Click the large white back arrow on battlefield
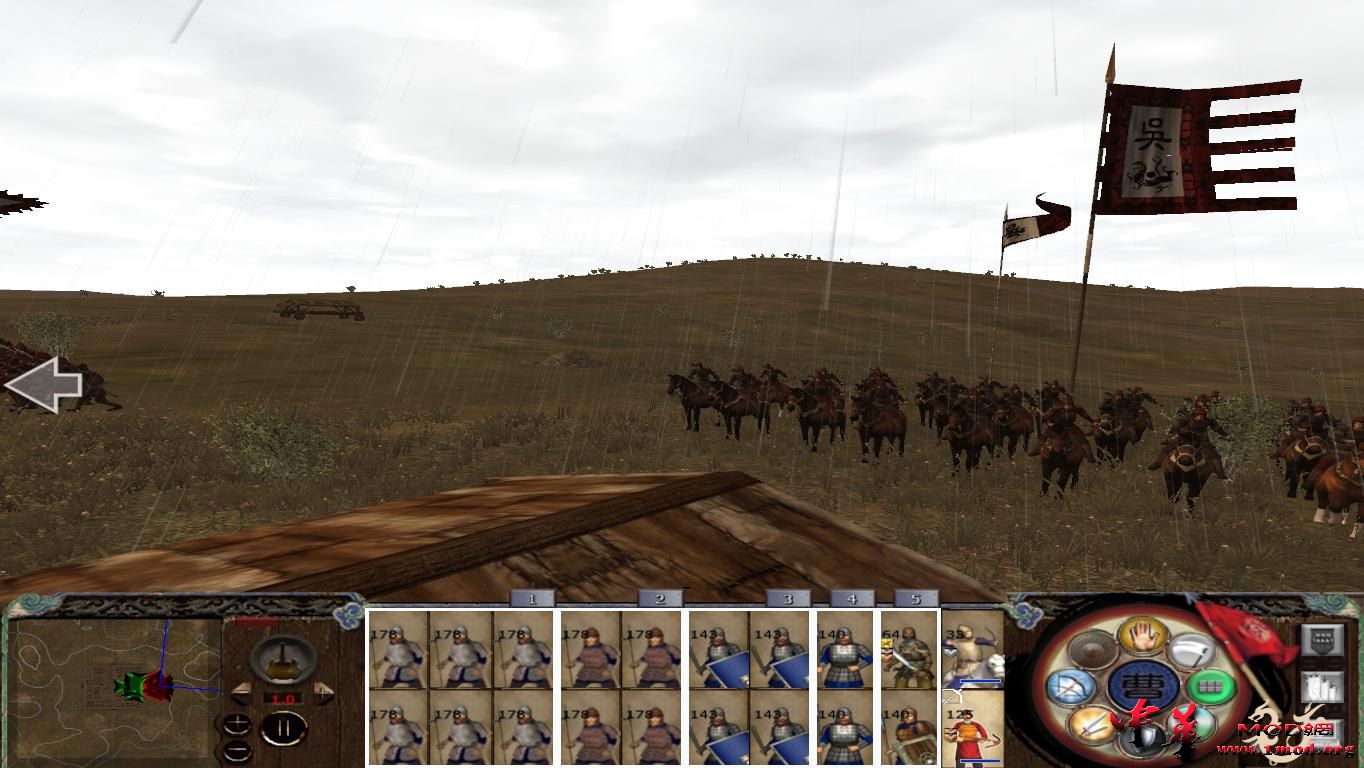The height and width of the screenshot is (768, 1364). coord(45,385)
